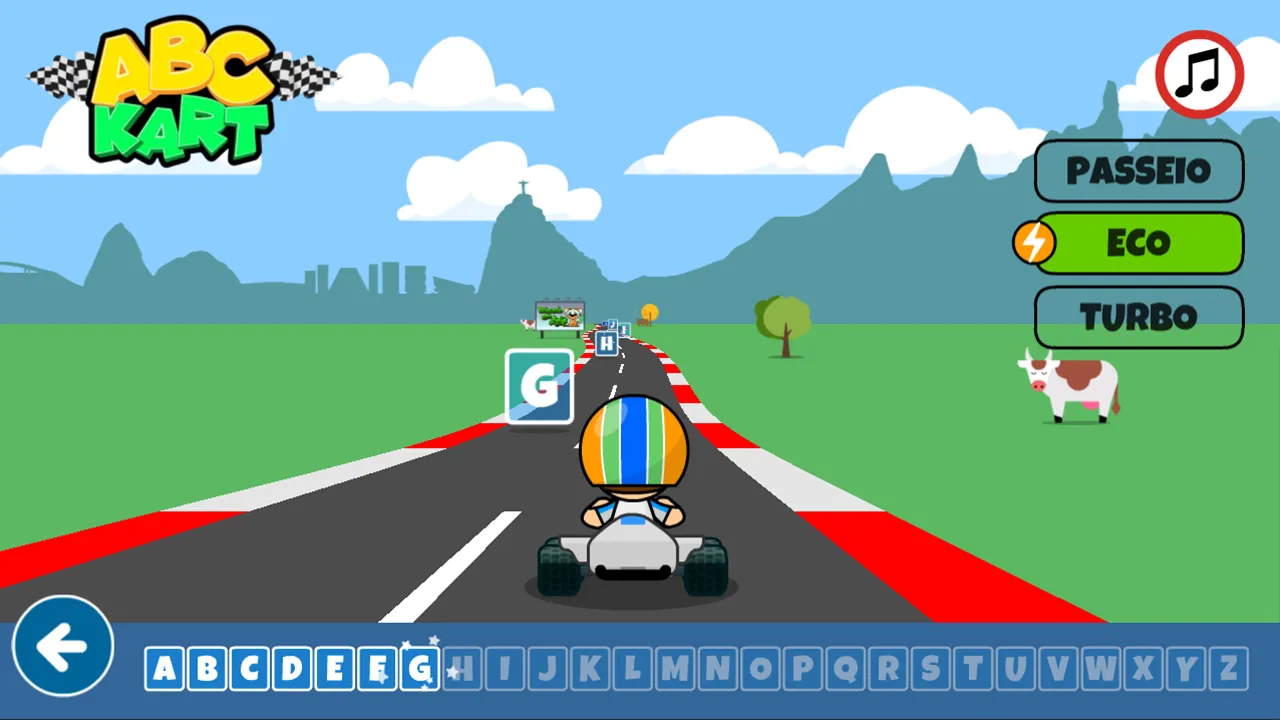1280x720 pixels.
Task: Click the lightning bolt on the ECO button
Action: click(x=1036, y=243)
